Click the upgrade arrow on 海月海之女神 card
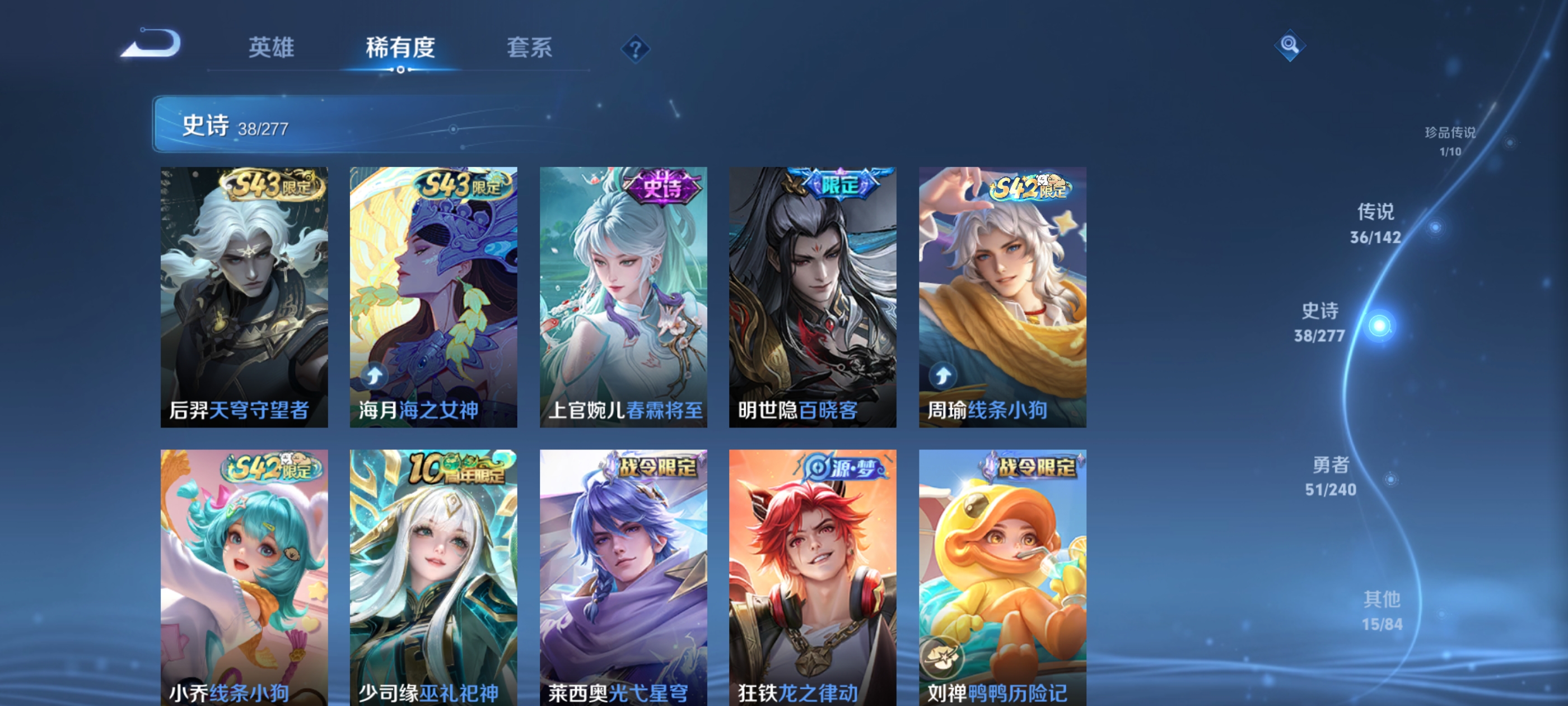 [376, 377]
